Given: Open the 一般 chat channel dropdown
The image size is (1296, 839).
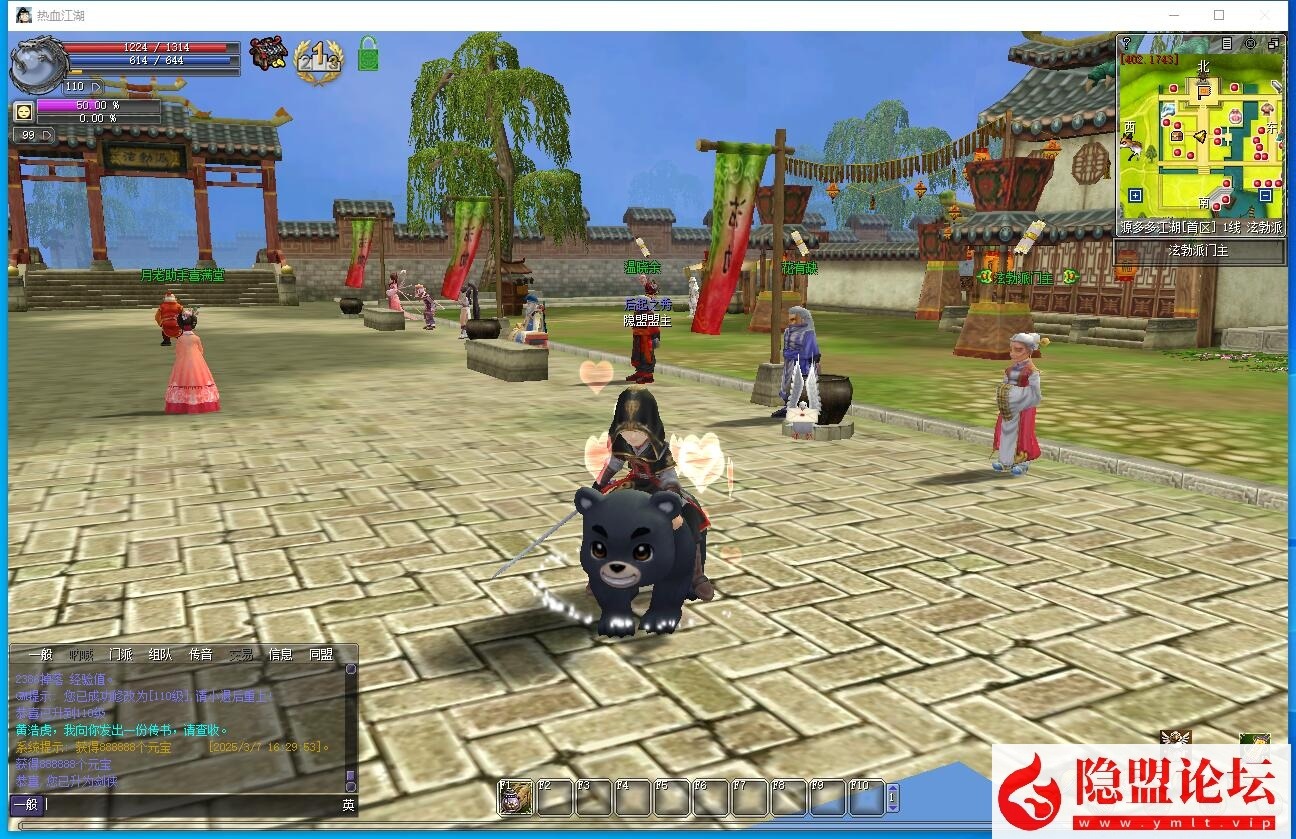Looking at the screenshot, I should [x=26, y=804].
